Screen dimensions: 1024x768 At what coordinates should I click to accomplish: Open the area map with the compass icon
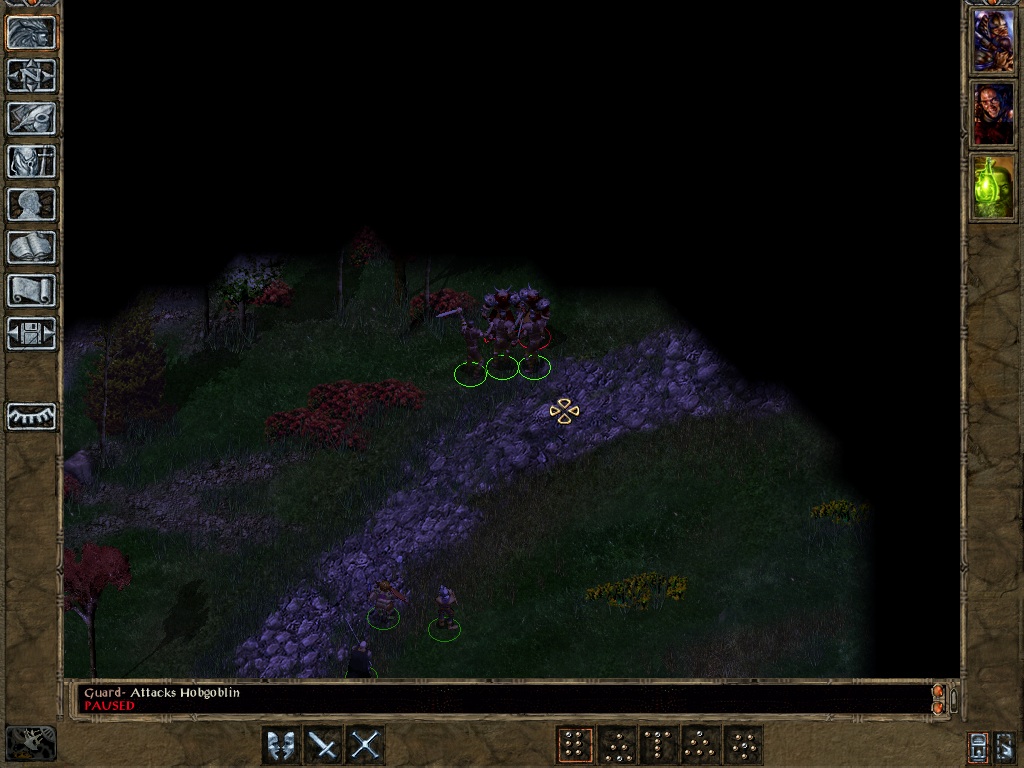coord(31,75)
